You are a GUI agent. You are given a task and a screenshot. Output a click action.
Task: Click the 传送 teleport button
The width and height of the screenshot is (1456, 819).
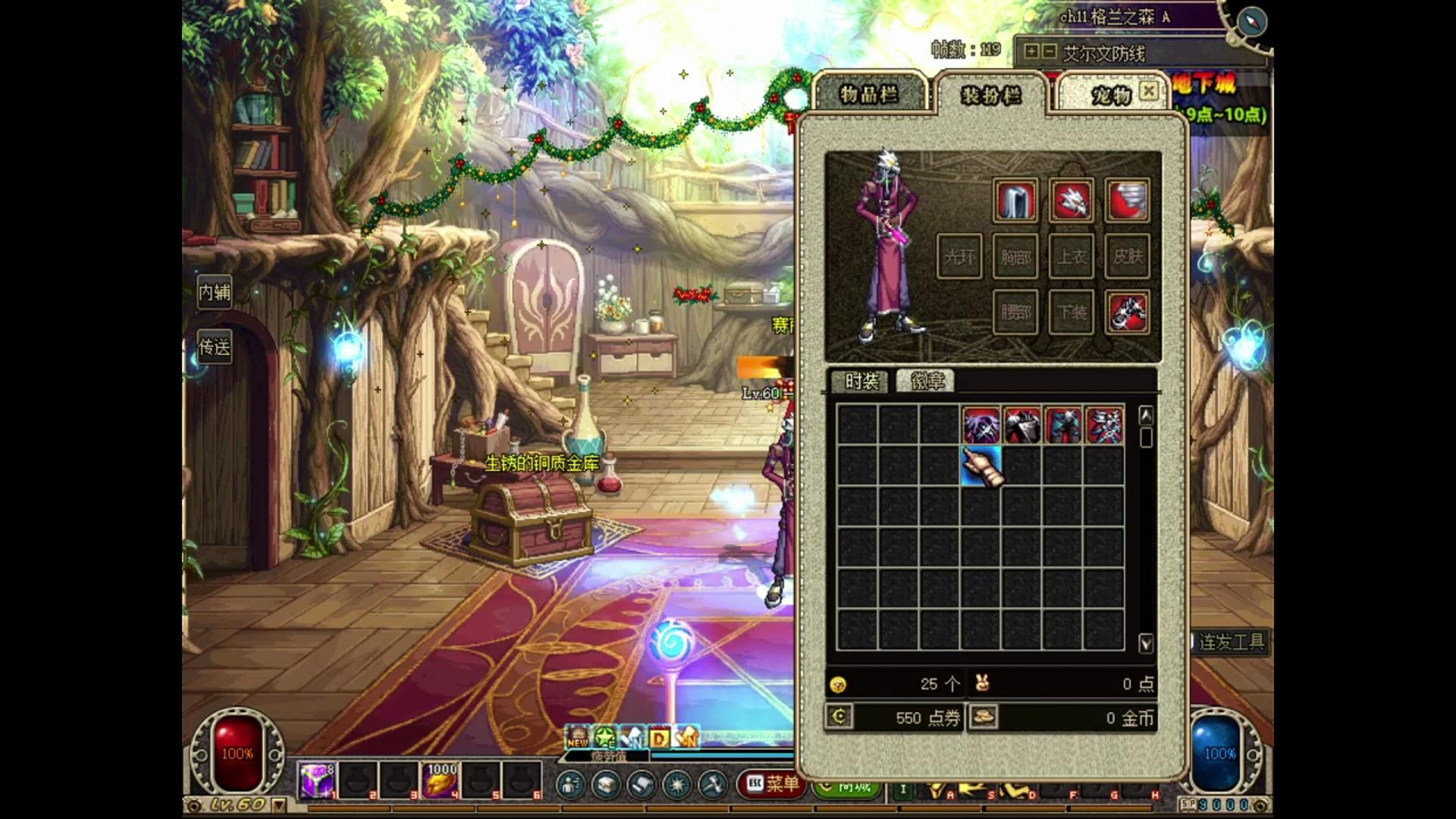[215, 347]
